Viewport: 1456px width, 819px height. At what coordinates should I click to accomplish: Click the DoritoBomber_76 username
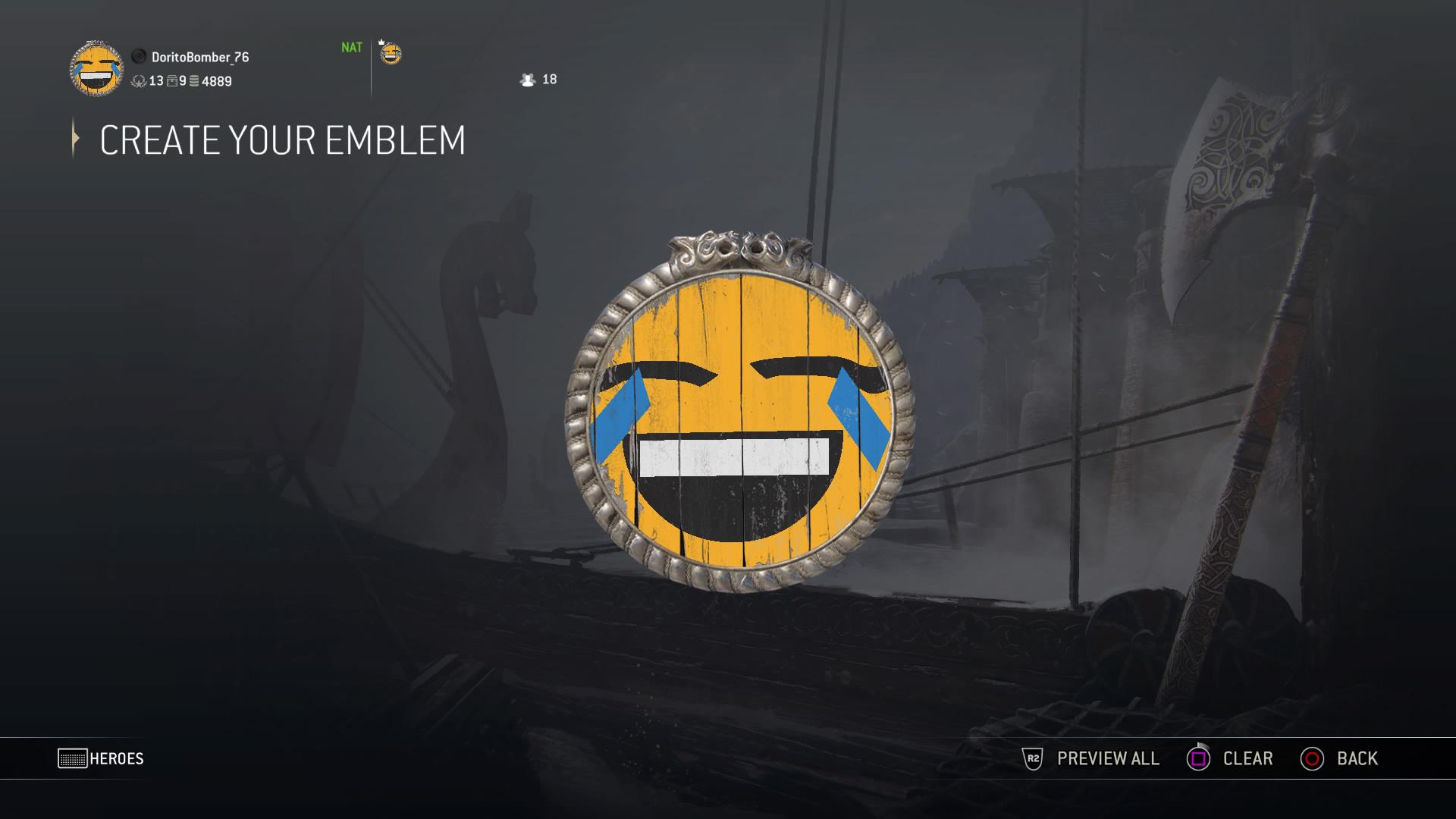coord(201,57)
